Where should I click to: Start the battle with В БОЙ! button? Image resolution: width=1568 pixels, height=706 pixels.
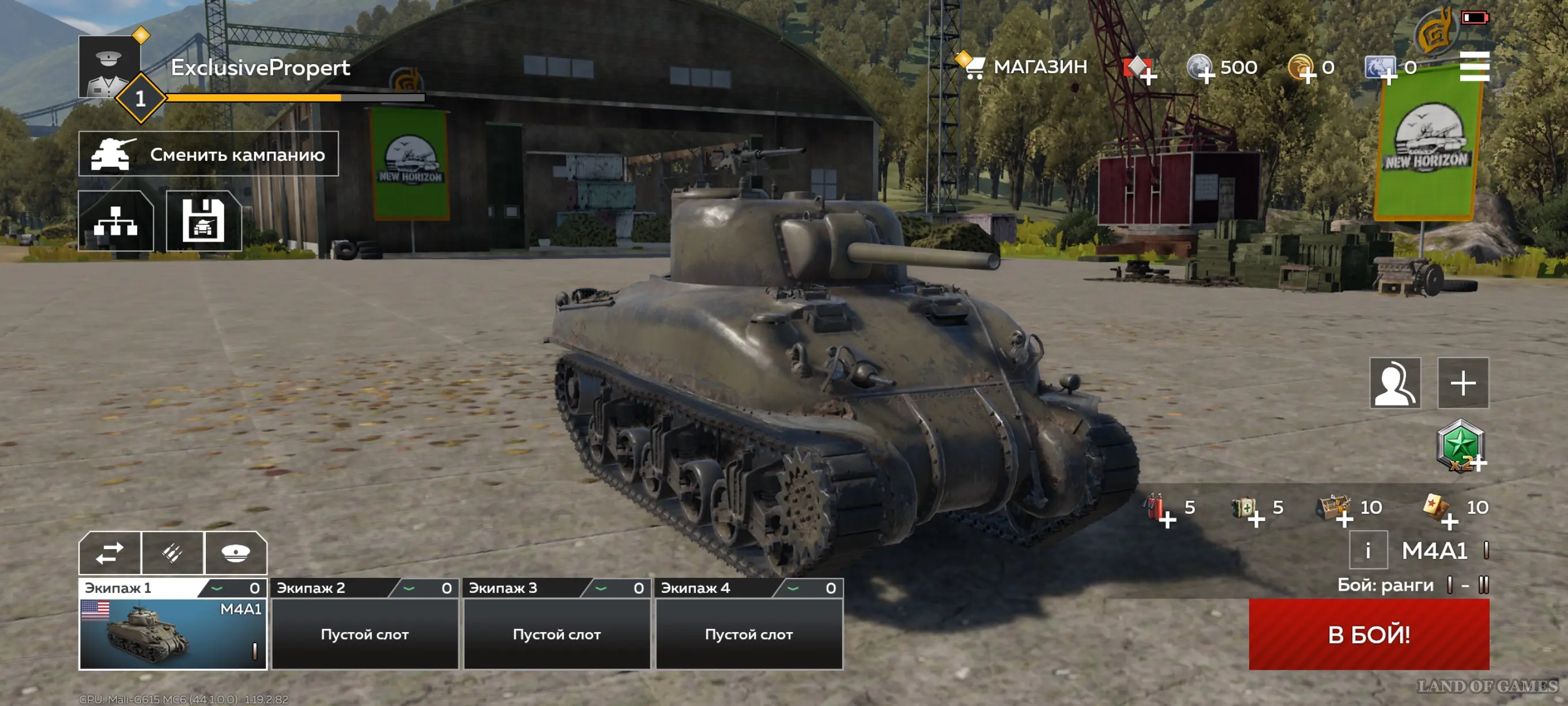point(1369,634)
